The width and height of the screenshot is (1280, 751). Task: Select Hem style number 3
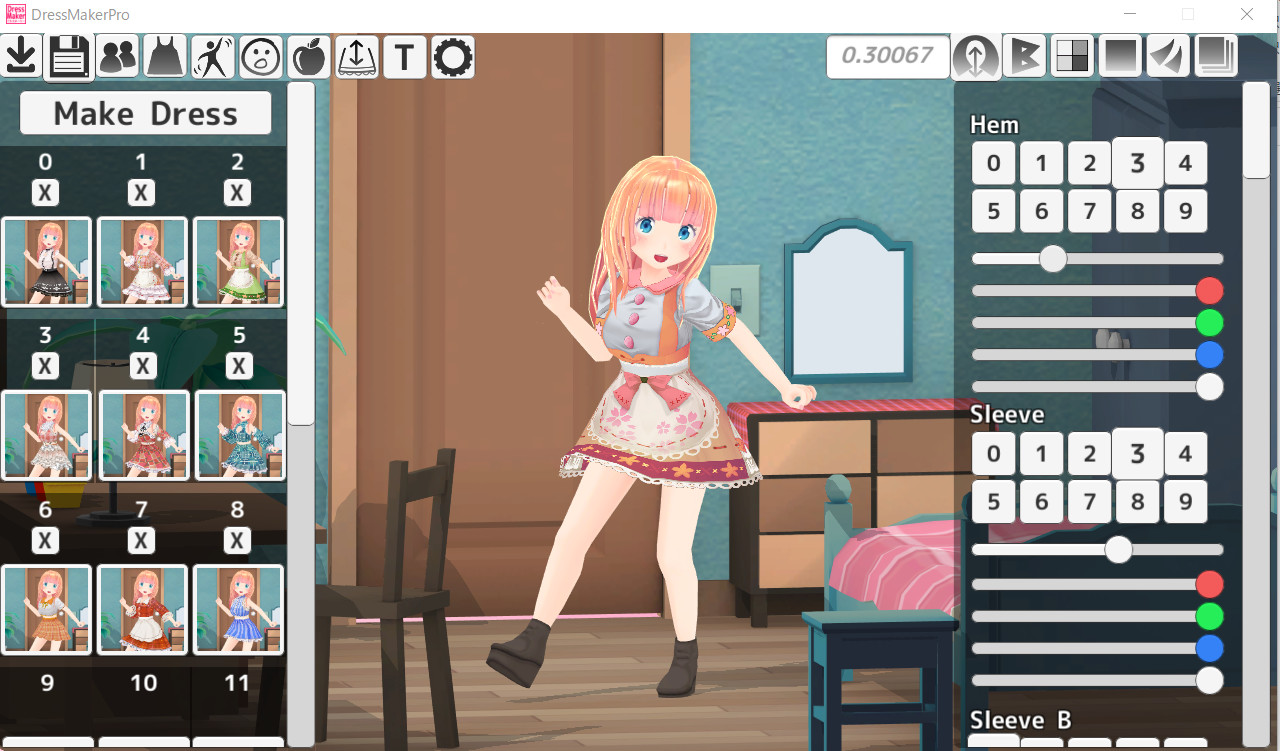1137,162
